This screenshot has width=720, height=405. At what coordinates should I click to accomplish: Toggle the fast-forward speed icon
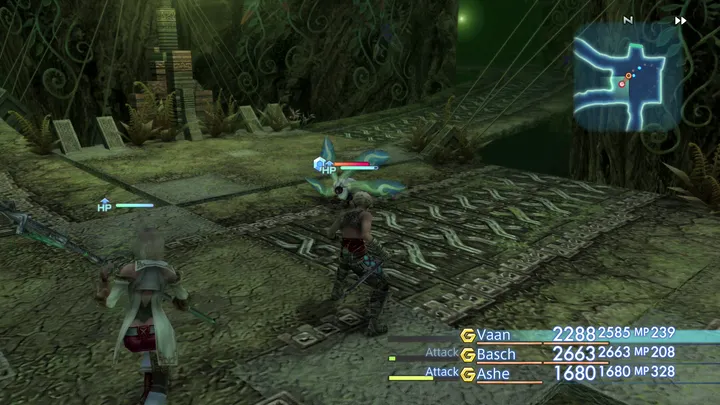pos(681,20)
